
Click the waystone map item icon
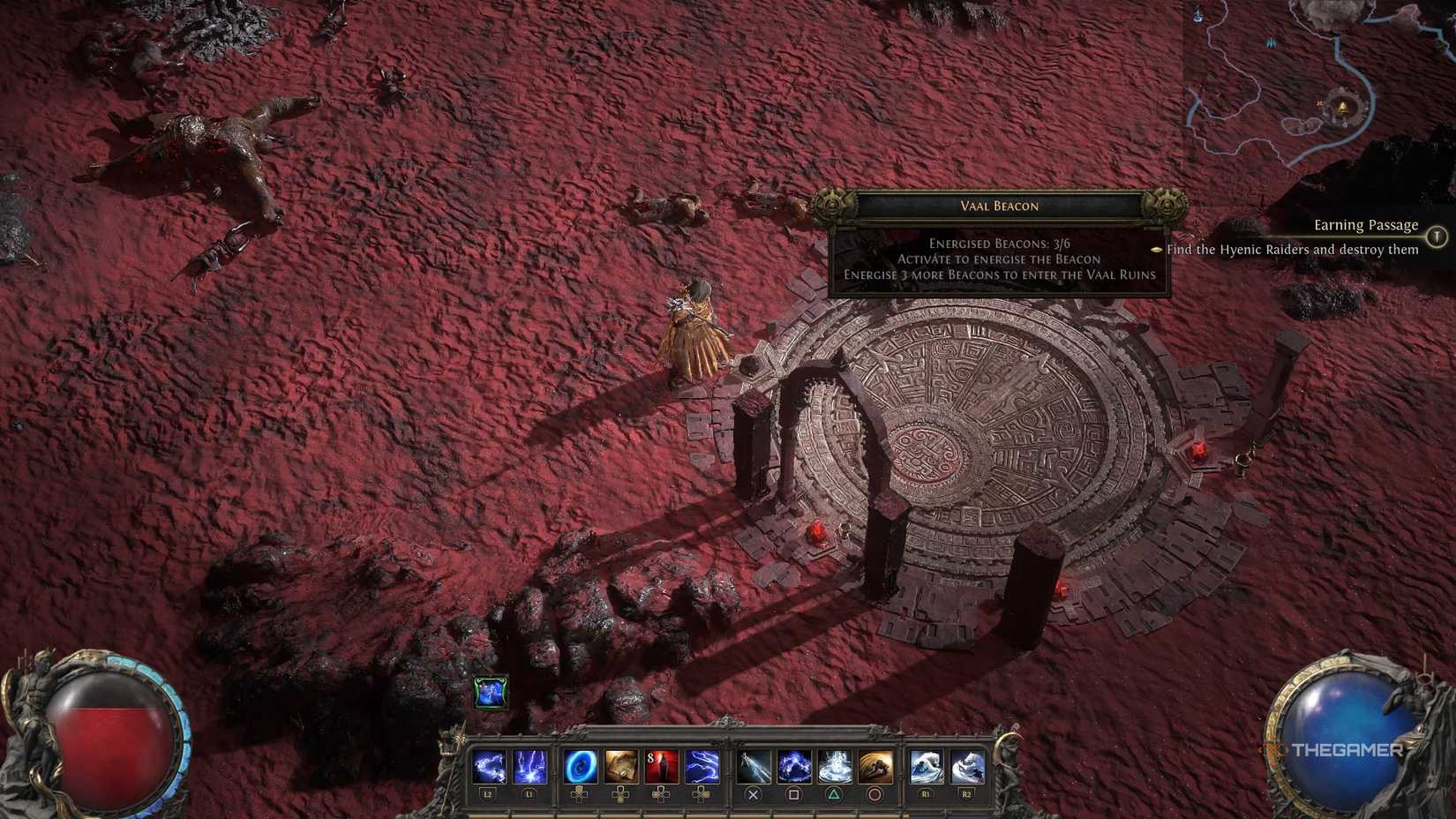(621, 766)
